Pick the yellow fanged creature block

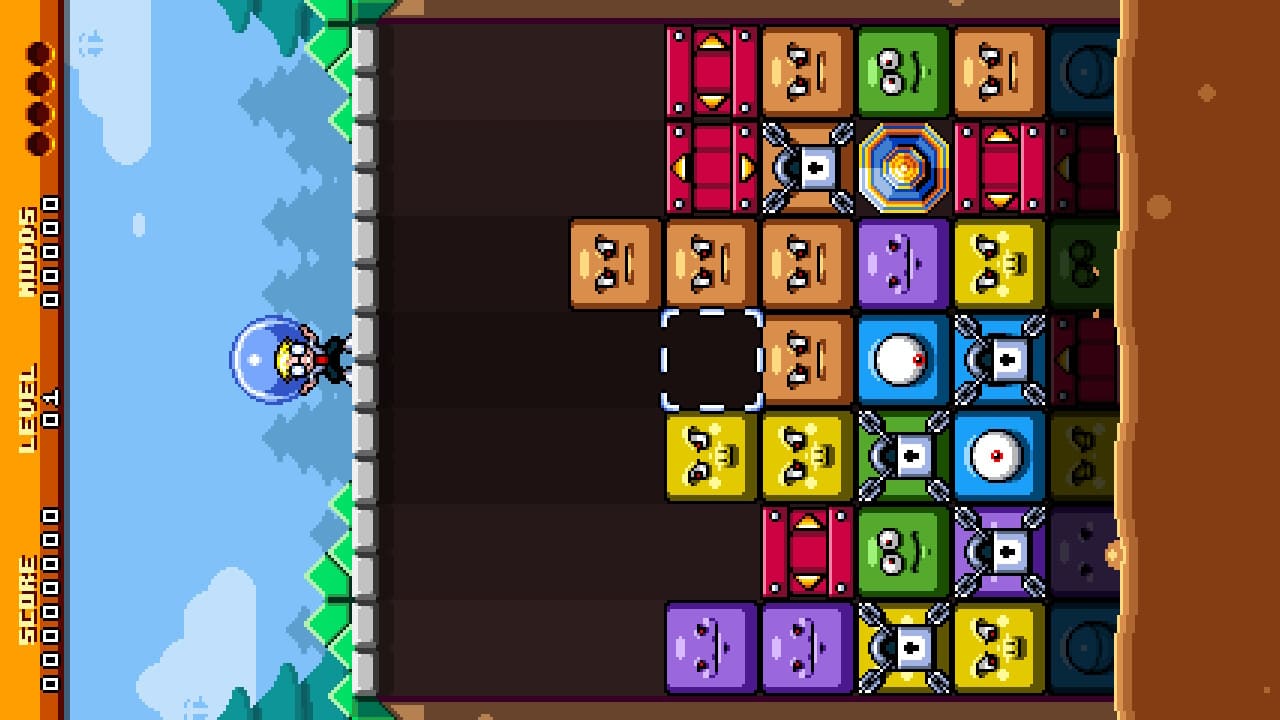point(710,458)
